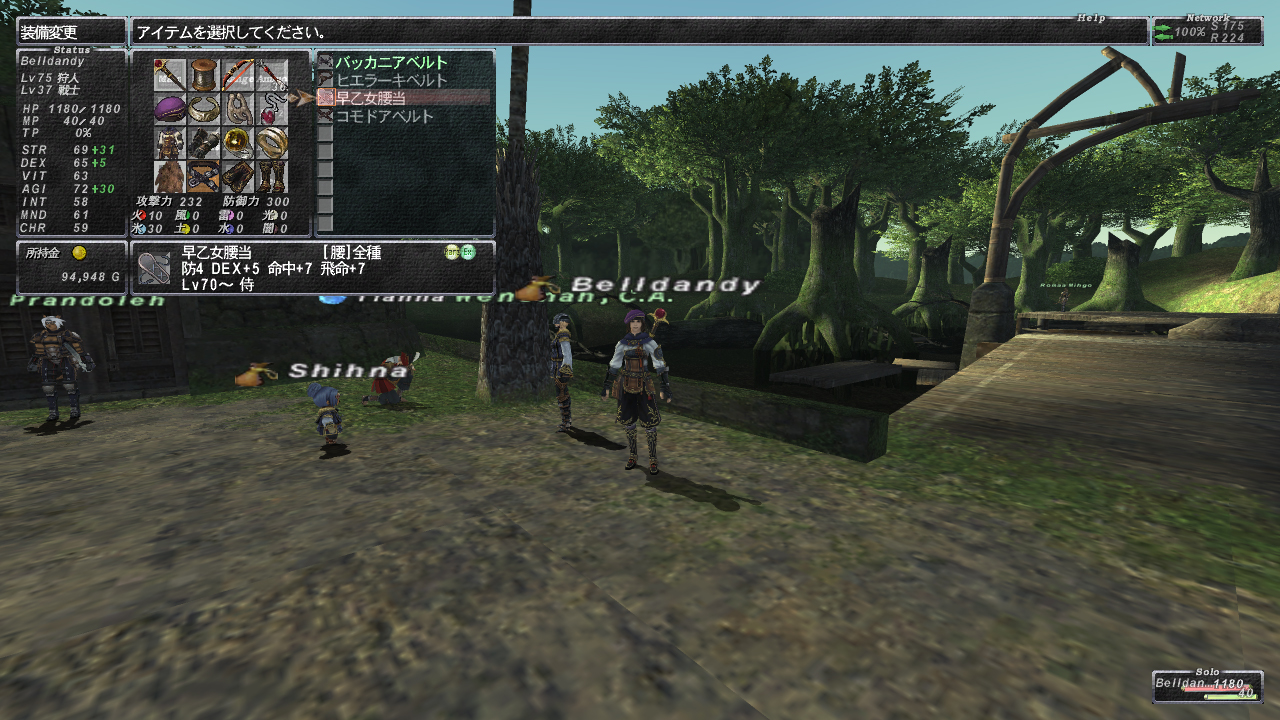Open the gold collar neck slot
This screenshot has height=720, width=1280.
point(204,109)
